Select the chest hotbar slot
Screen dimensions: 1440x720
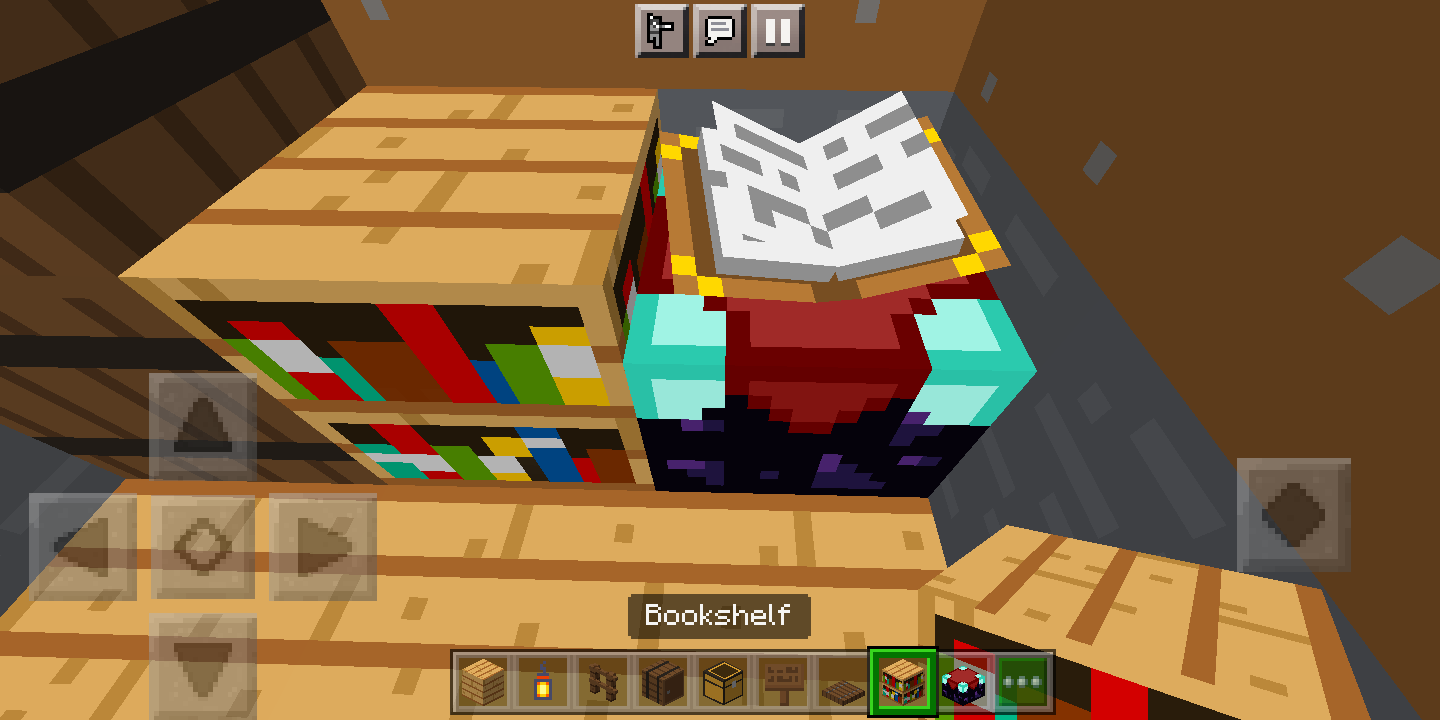point(723,682)
